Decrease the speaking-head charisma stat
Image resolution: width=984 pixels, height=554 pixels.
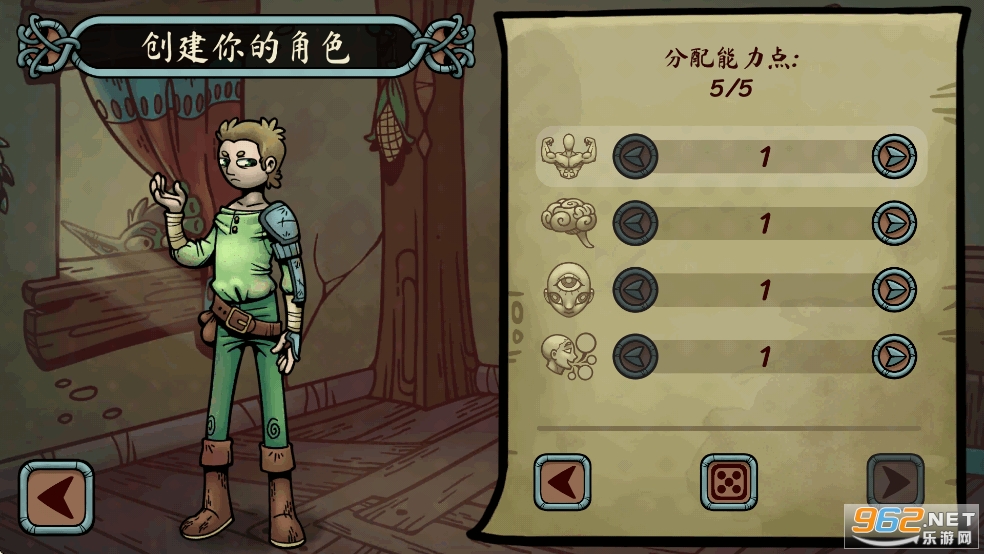coord(635,356)
